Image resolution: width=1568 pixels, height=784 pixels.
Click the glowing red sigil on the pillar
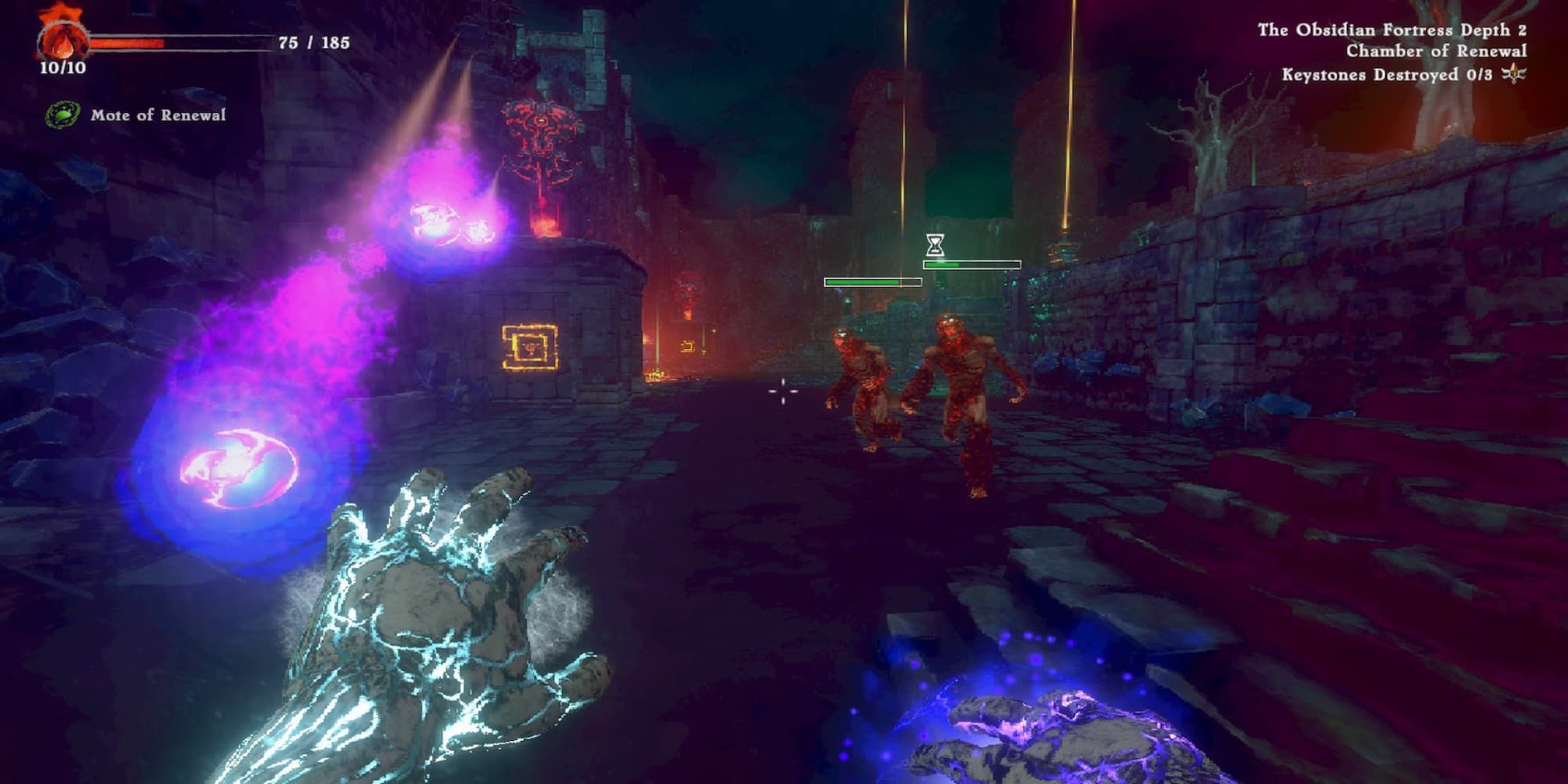539,137
